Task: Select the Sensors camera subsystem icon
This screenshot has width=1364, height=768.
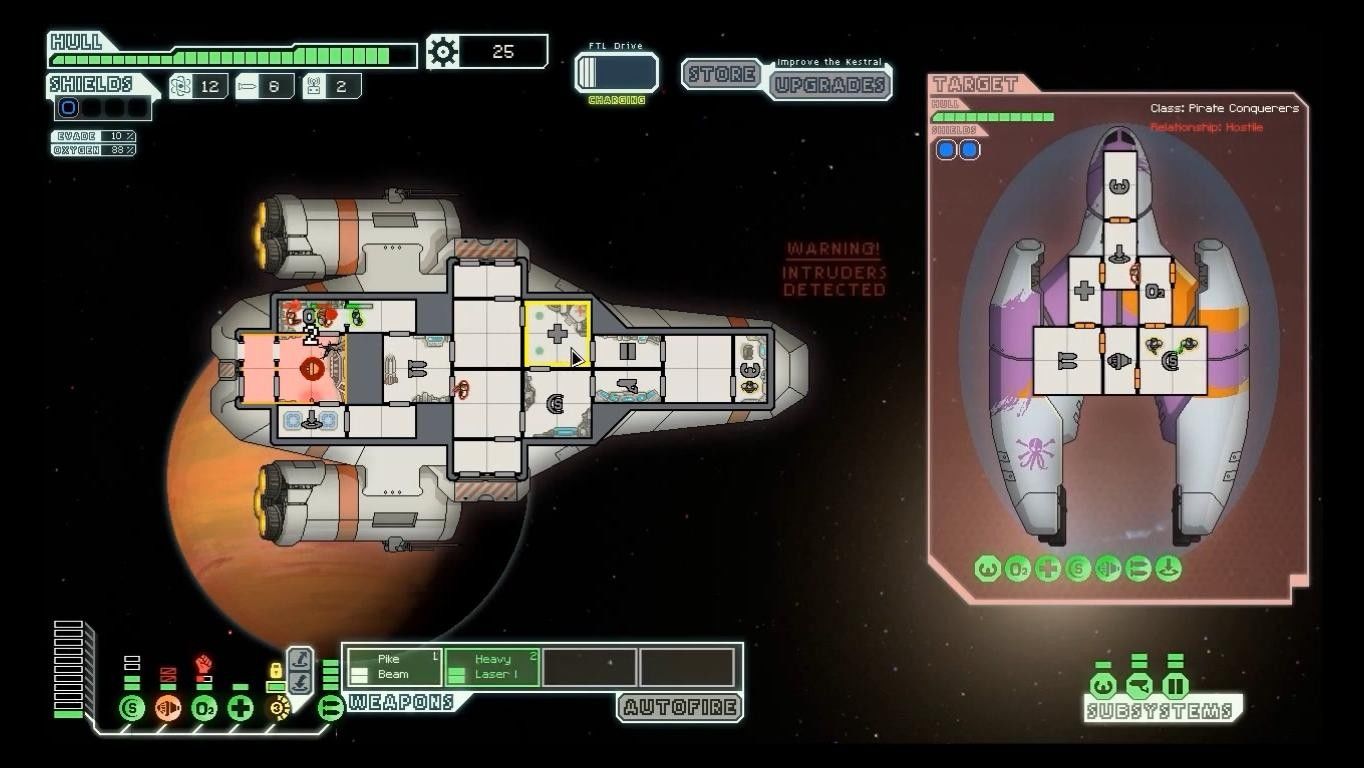Action: pyautogui.click(x=1139, y=686)
